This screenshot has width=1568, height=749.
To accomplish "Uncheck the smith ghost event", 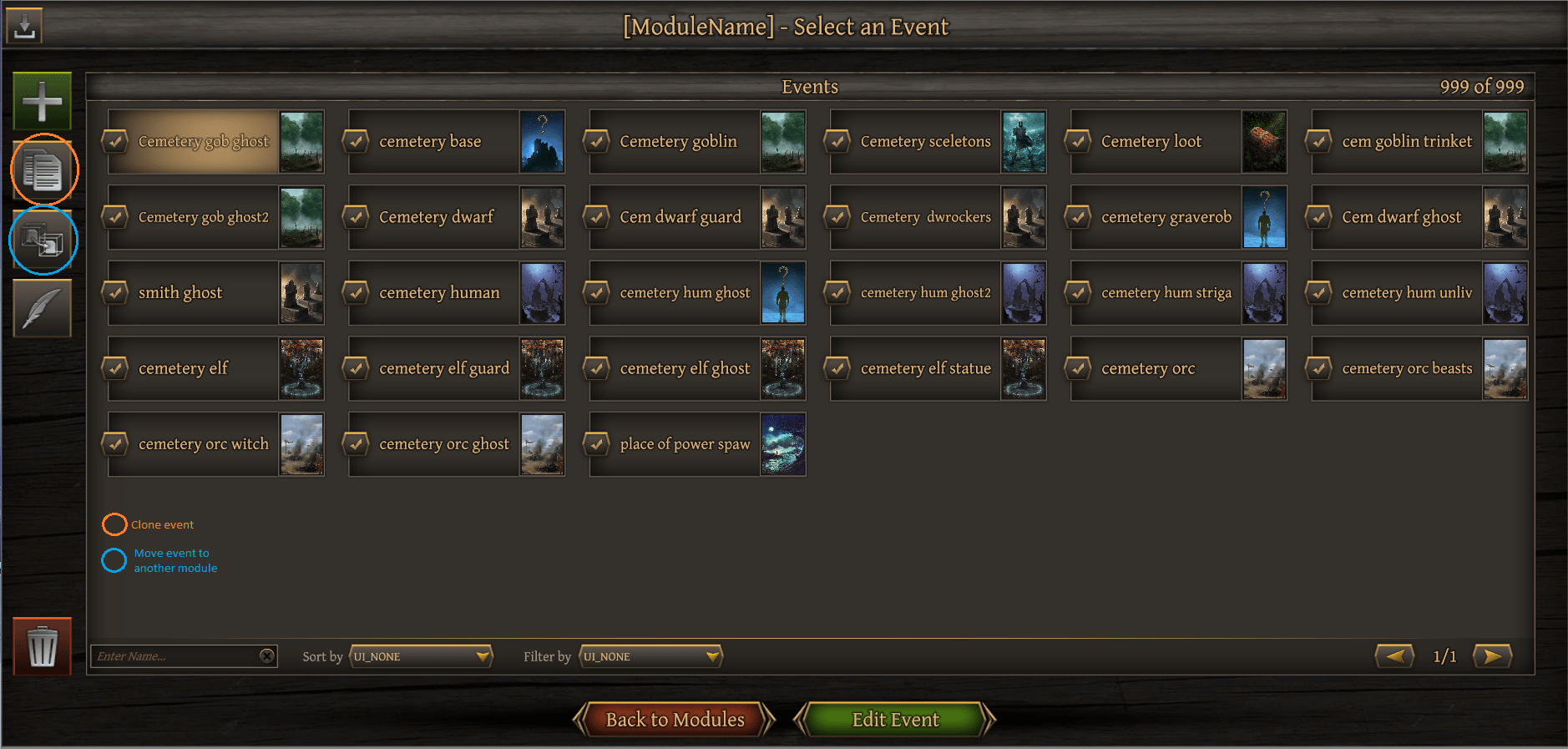I will 115,292.
